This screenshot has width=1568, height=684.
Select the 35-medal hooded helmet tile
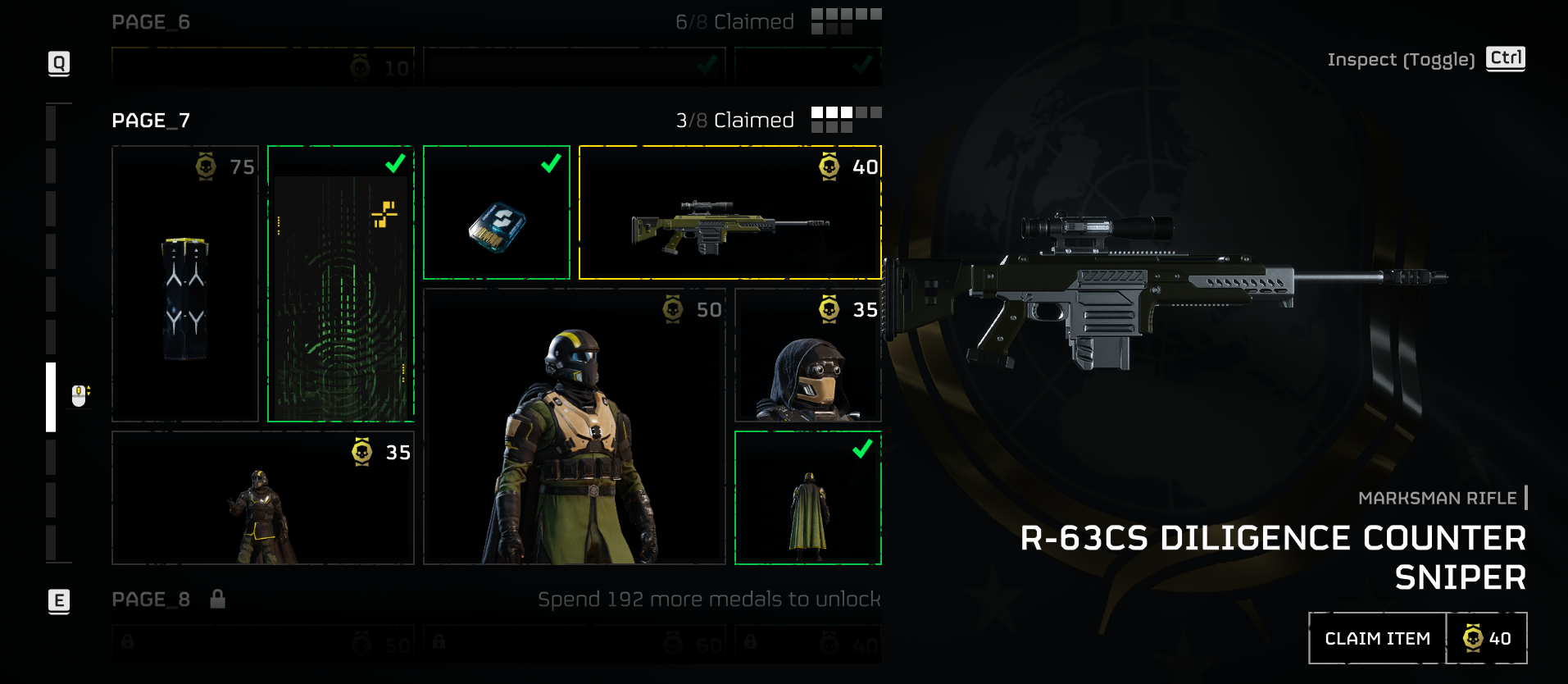click(x=808, y=355)
